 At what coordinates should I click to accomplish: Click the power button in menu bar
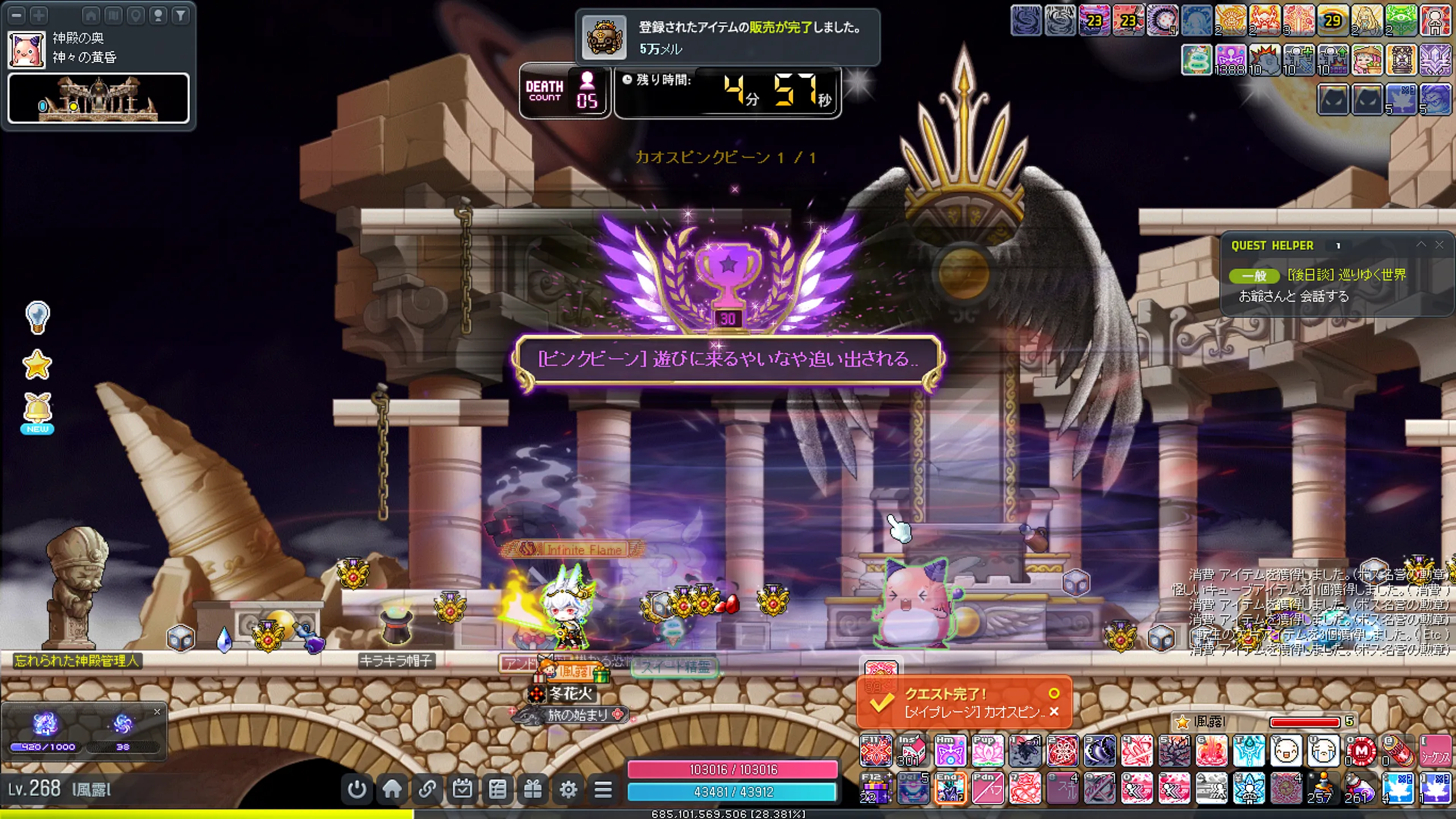pos(357,789)
